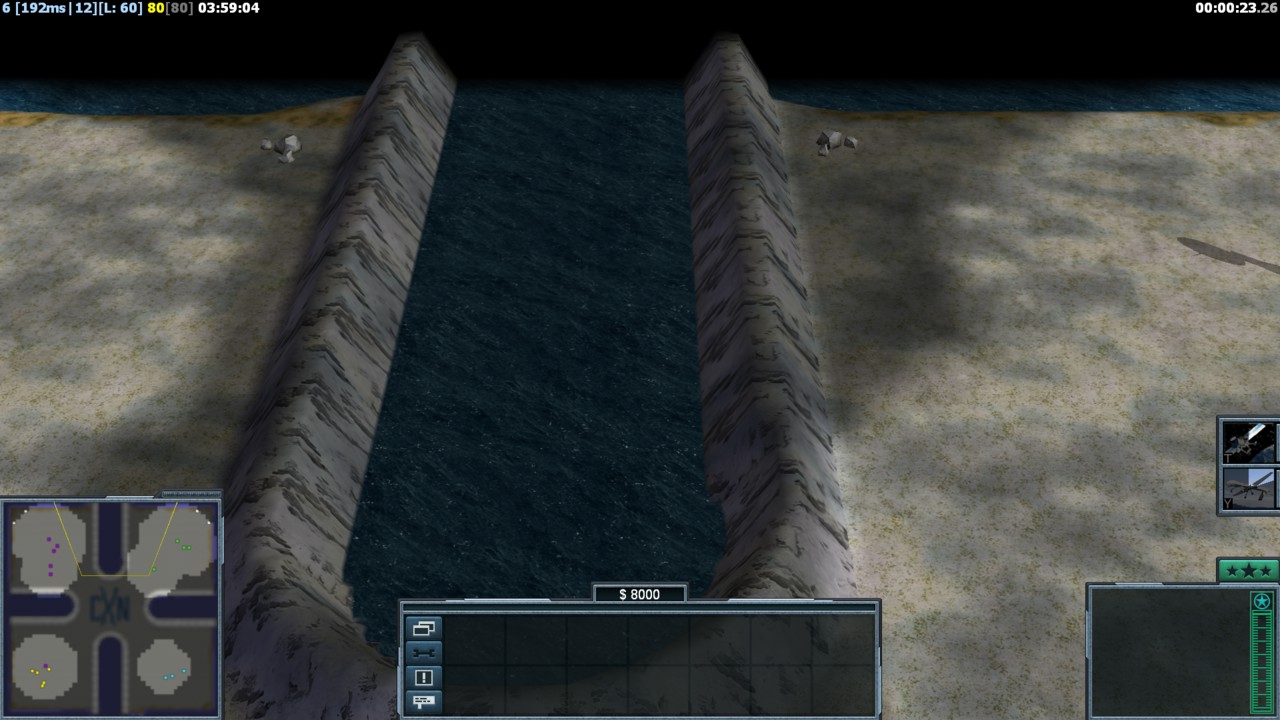Select the drone aircraft special power icon
The image size is (1280, 720).
(x=1249, y=489)
